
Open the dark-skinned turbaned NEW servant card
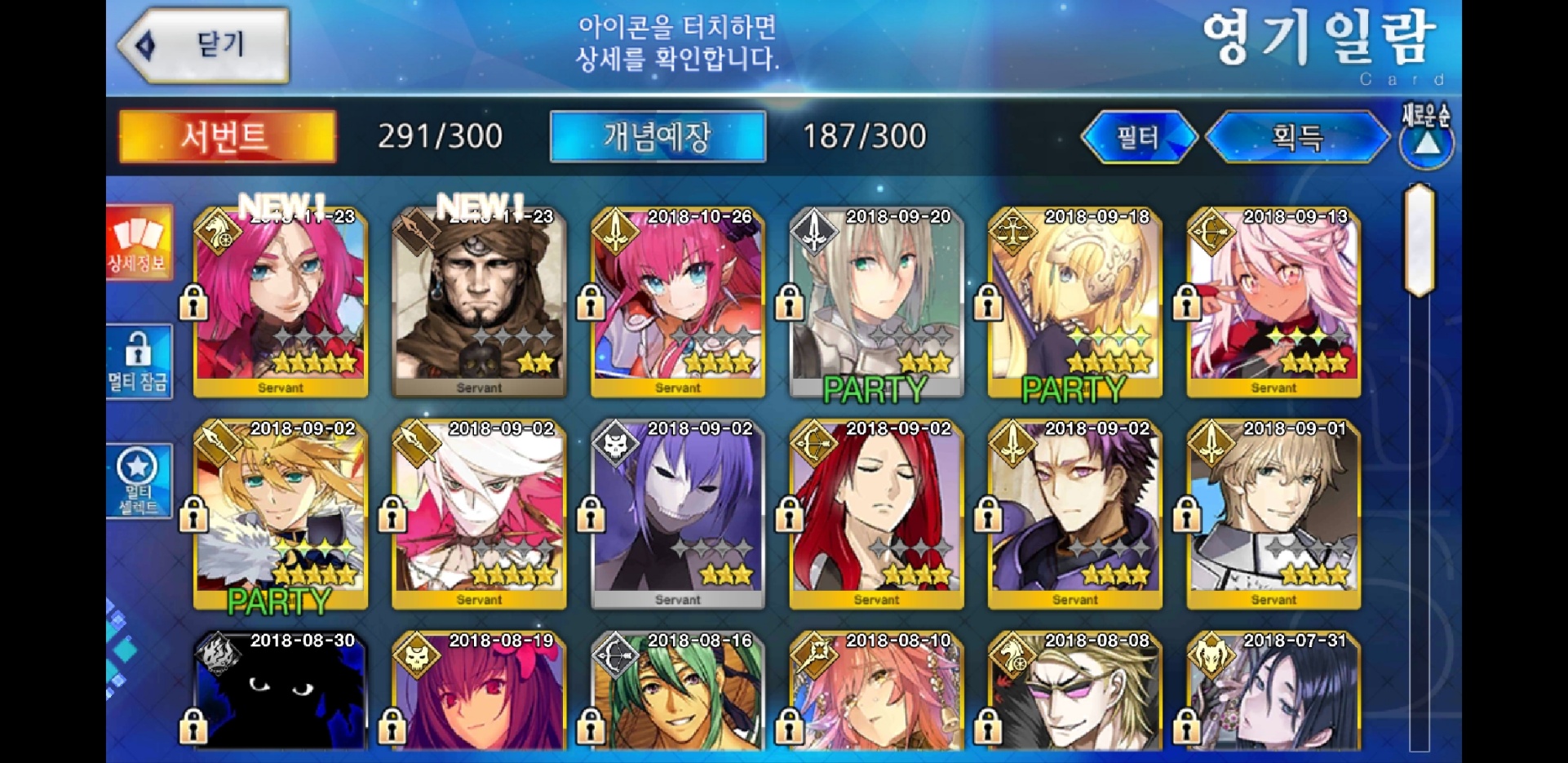click(x=480, y=302)
